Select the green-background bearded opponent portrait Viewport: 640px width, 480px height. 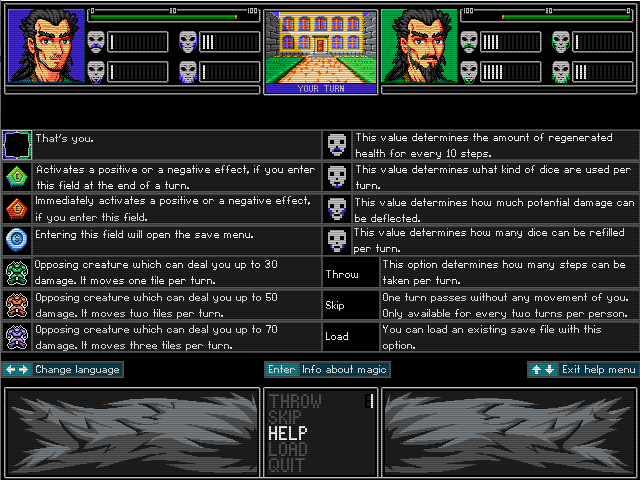pyautogui.click(x=419, y=46)
